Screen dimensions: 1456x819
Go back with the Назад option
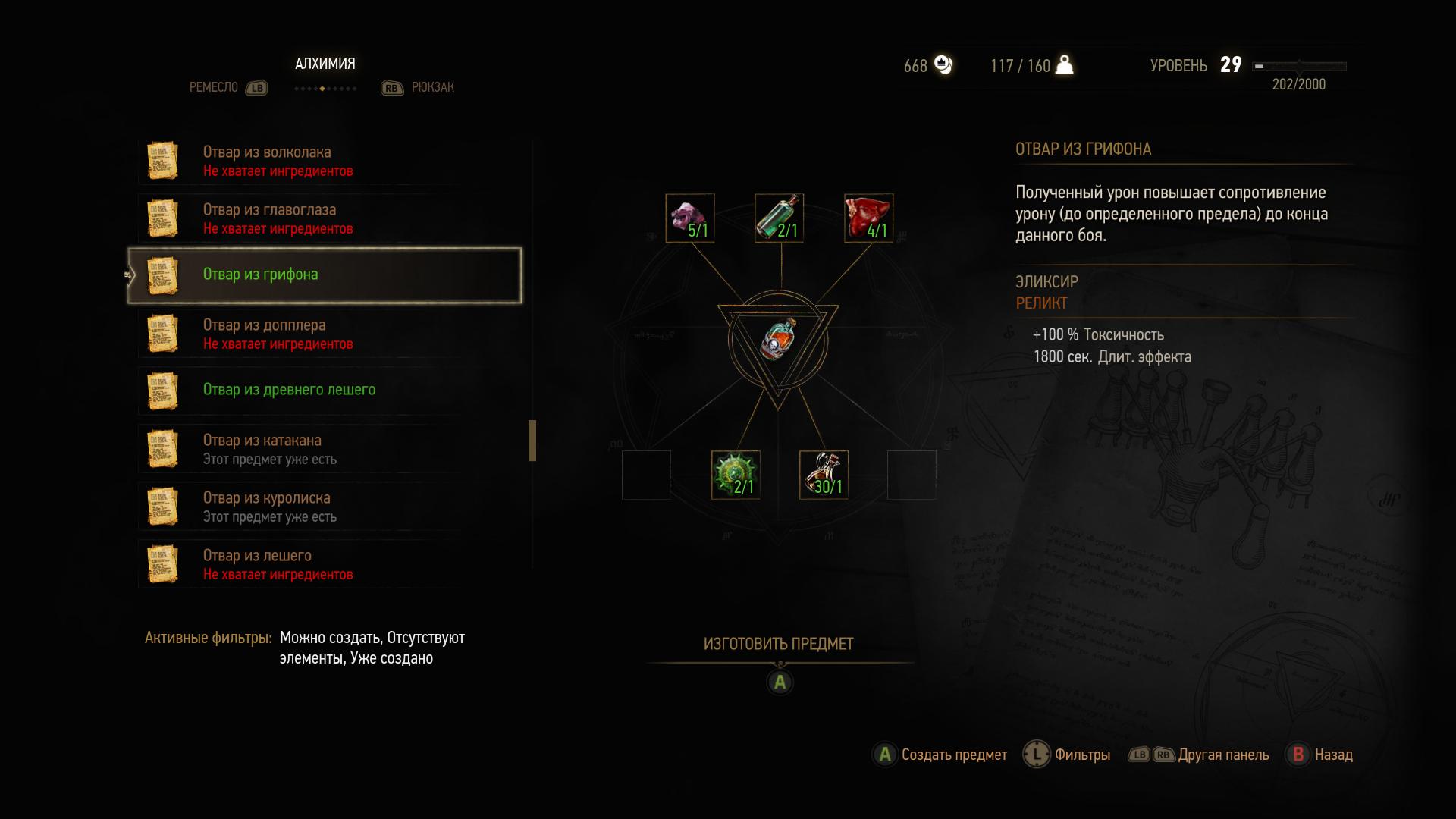pos(1320,755)
